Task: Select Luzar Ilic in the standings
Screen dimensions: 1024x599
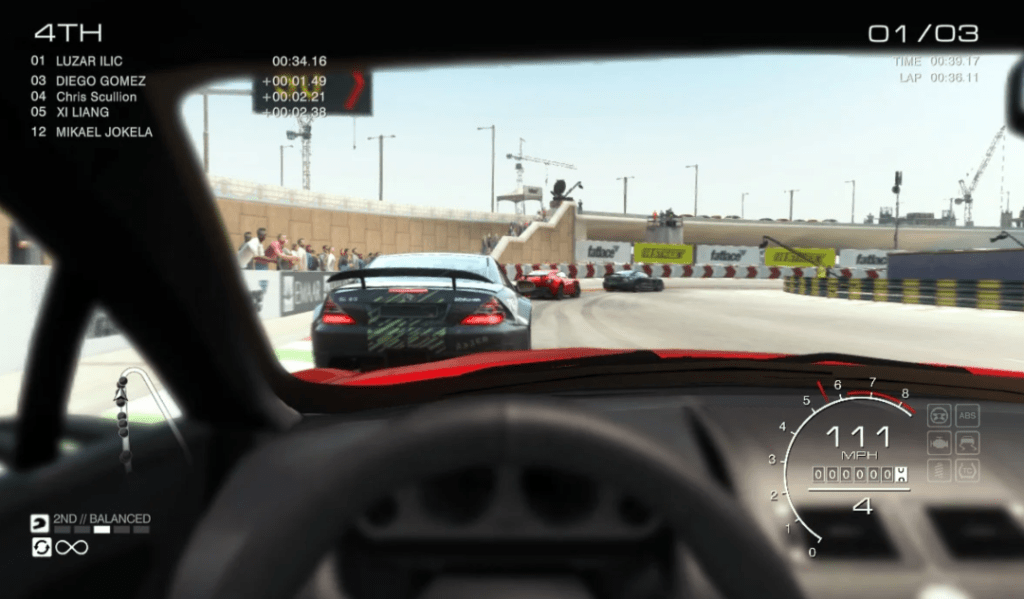Action: tap(90, 61)
